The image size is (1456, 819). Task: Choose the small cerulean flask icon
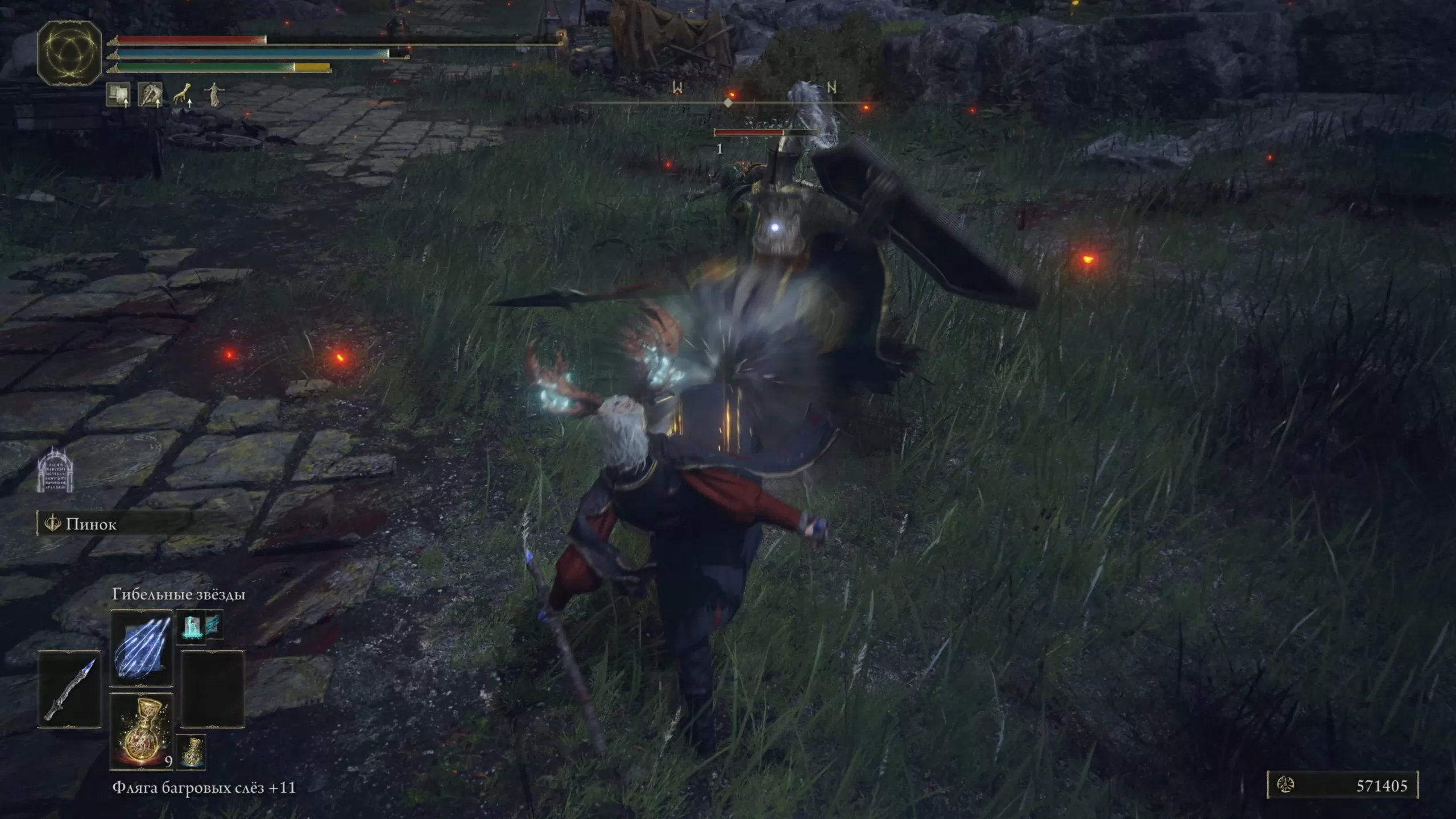pyautogui.click(x=192, y=751)
